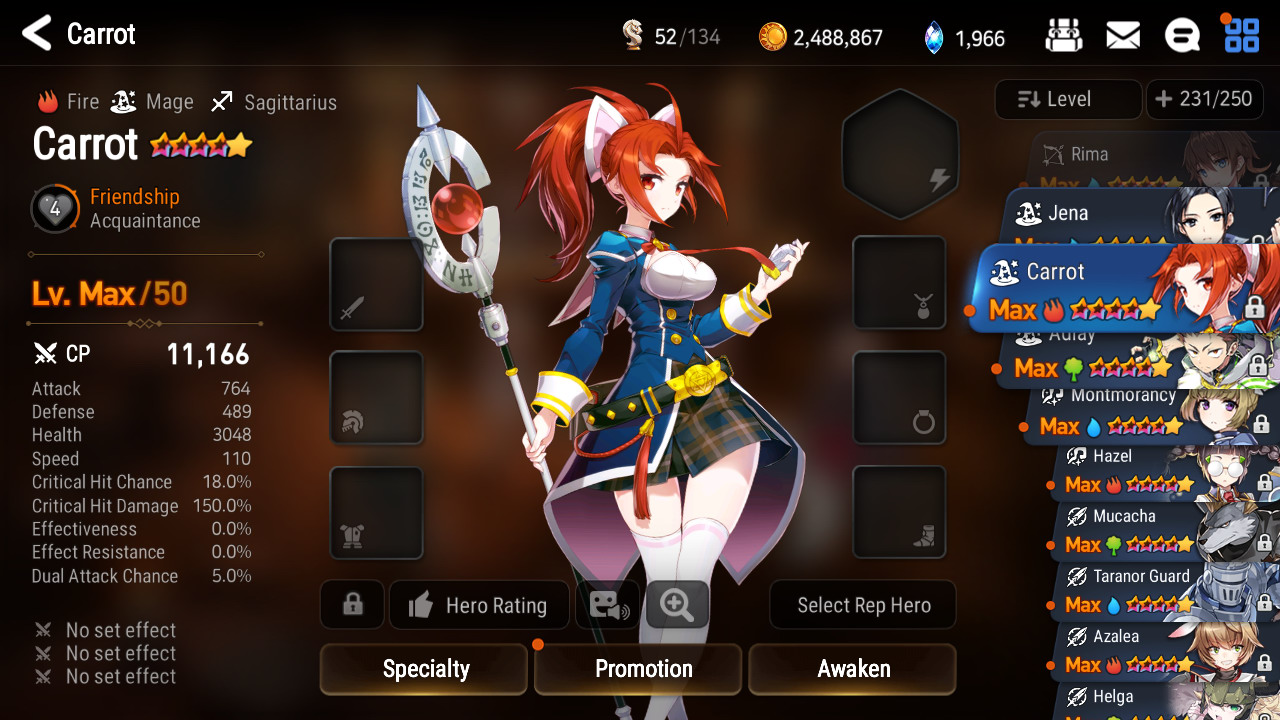Open the blue grid main menu
1280x720 pixels.
(1242, 36)
